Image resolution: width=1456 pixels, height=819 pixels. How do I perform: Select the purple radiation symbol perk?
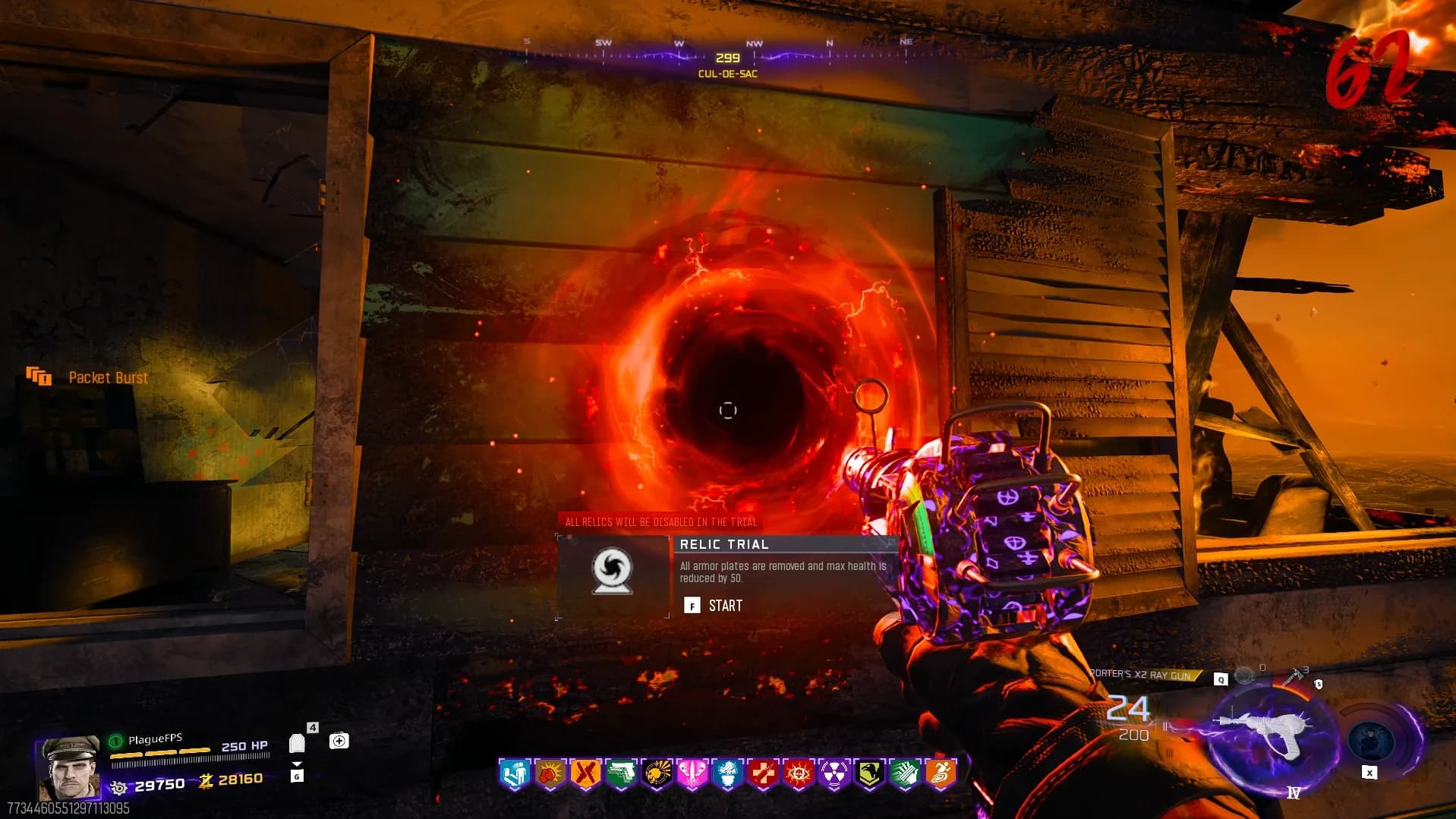click(834, 774)
